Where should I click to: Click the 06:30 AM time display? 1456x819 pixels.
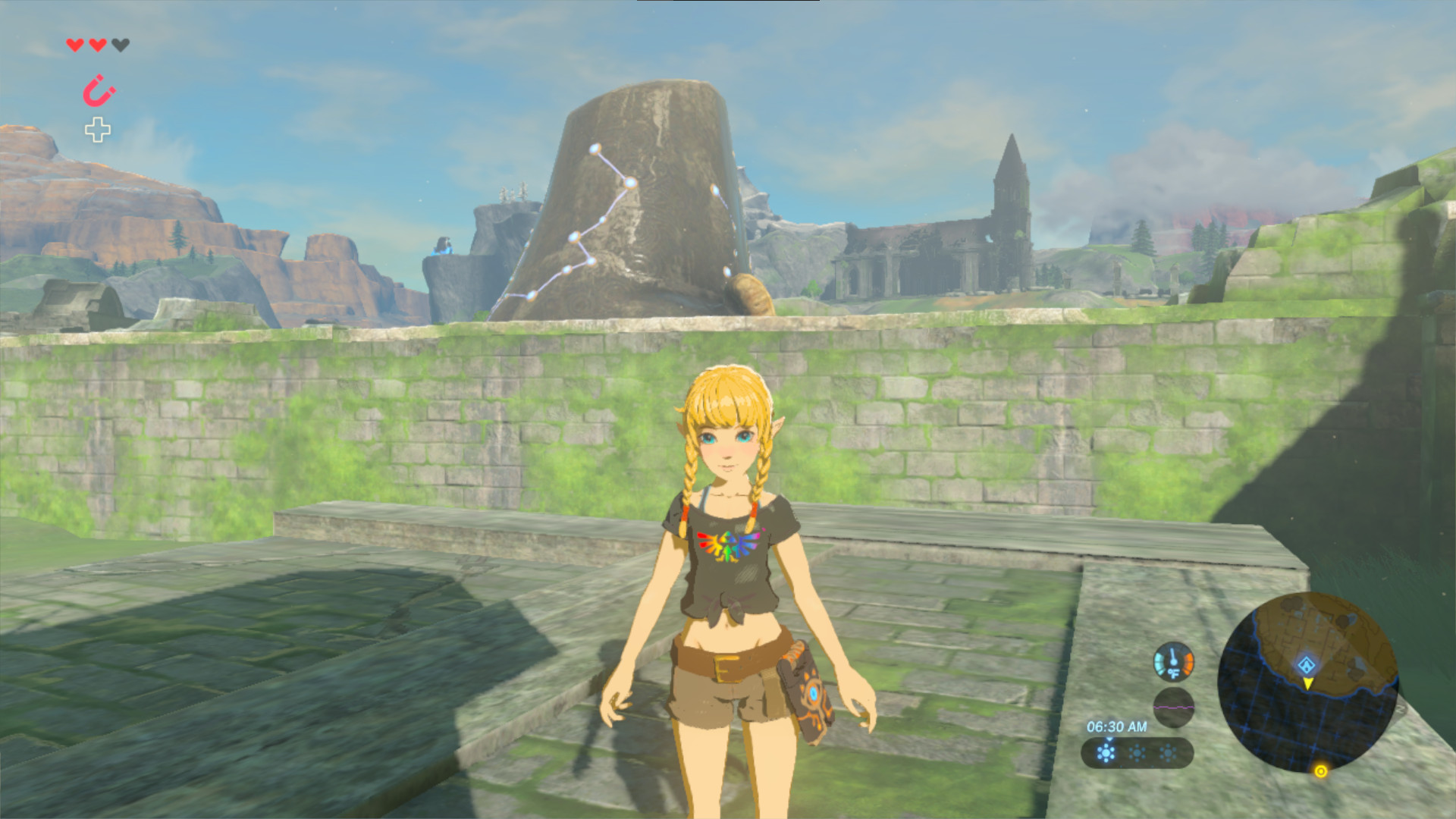click(1117, 726)
